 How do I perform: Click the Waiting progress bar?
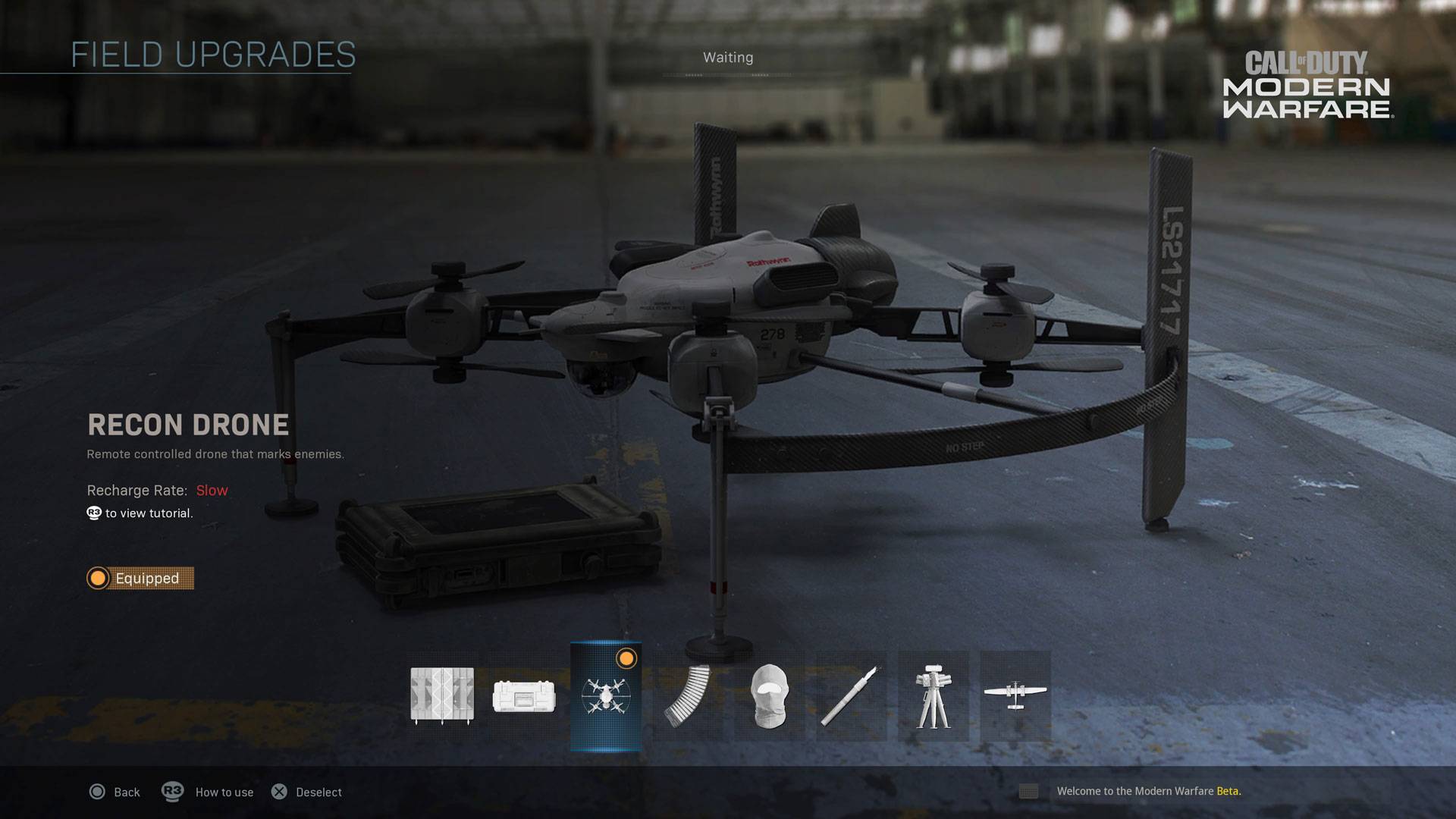pyautogui.click(x=727, y=75)
